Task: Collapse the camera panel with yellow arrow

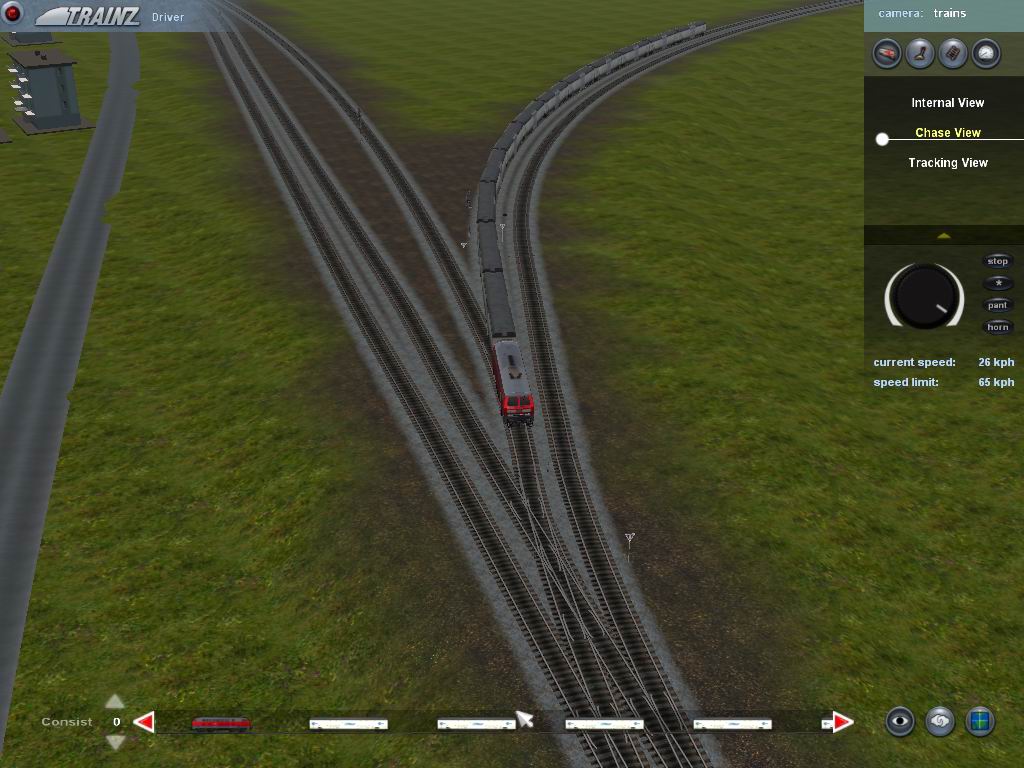Action: point(943,236)
